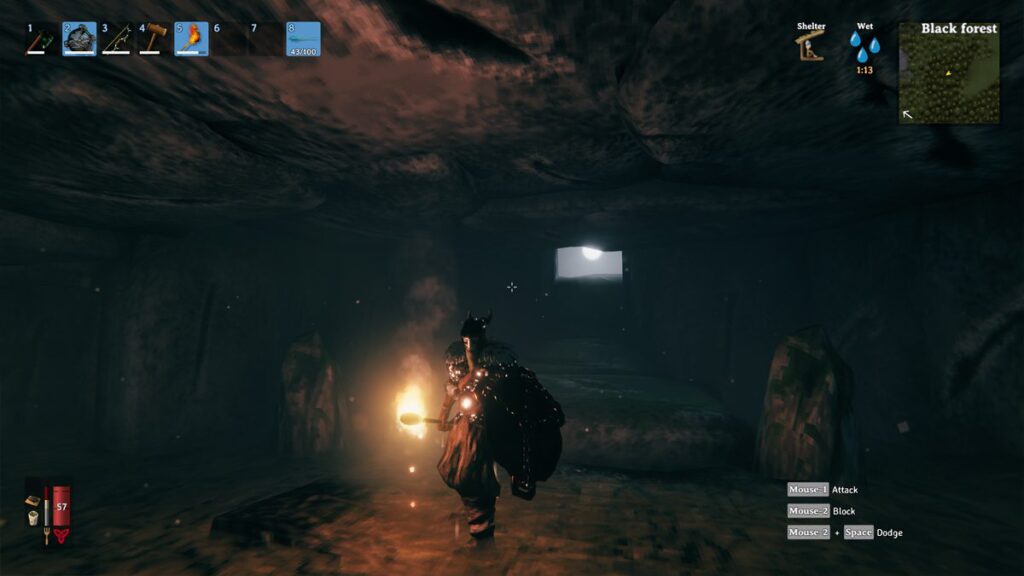Click the upper food icon beside the health bar
This screenshot has height=576, width=1024.
pos(33,499)
